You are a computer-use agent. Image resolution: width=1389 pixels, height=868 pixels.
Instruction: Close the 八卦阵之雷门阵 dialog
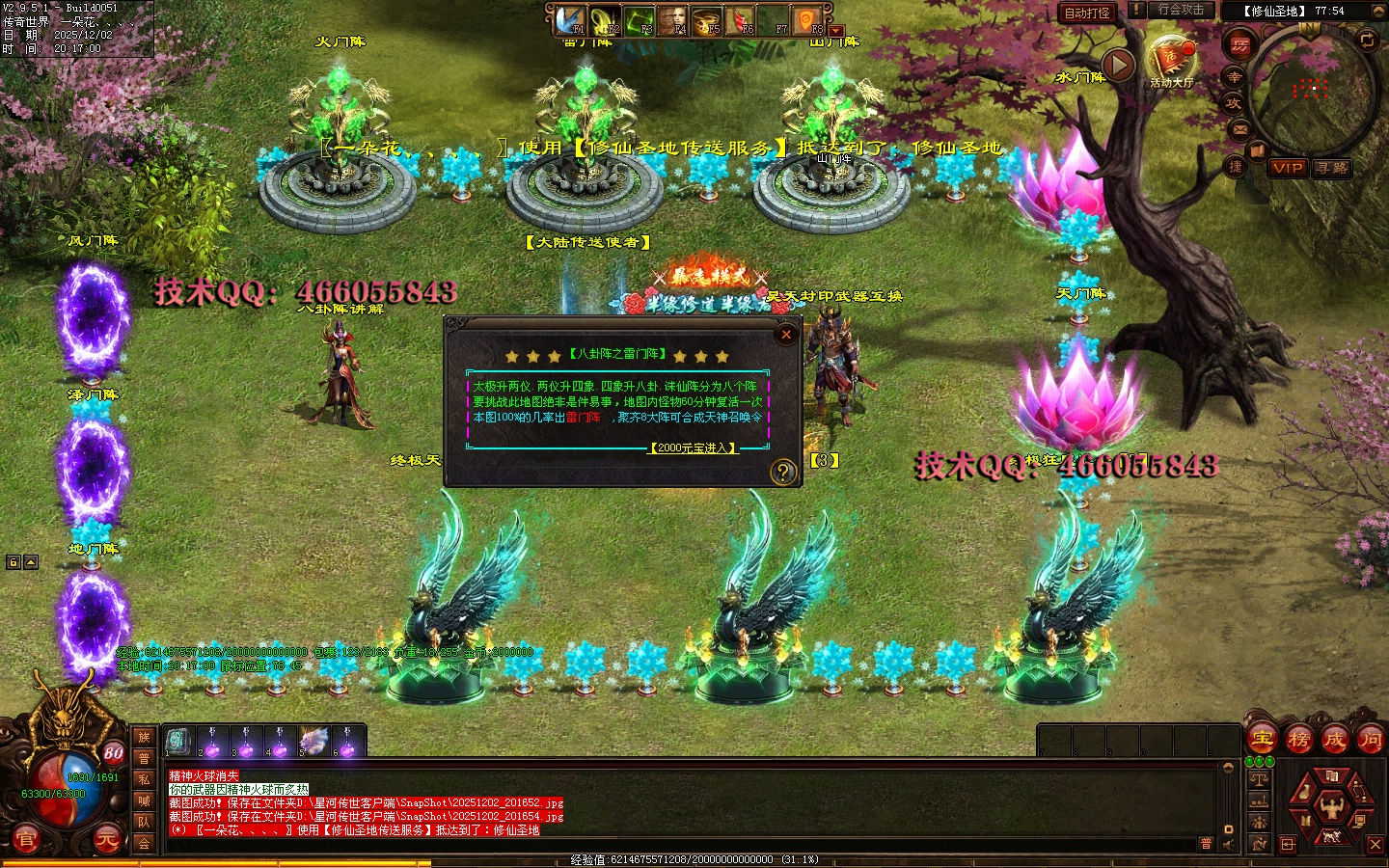pos(786,335)
